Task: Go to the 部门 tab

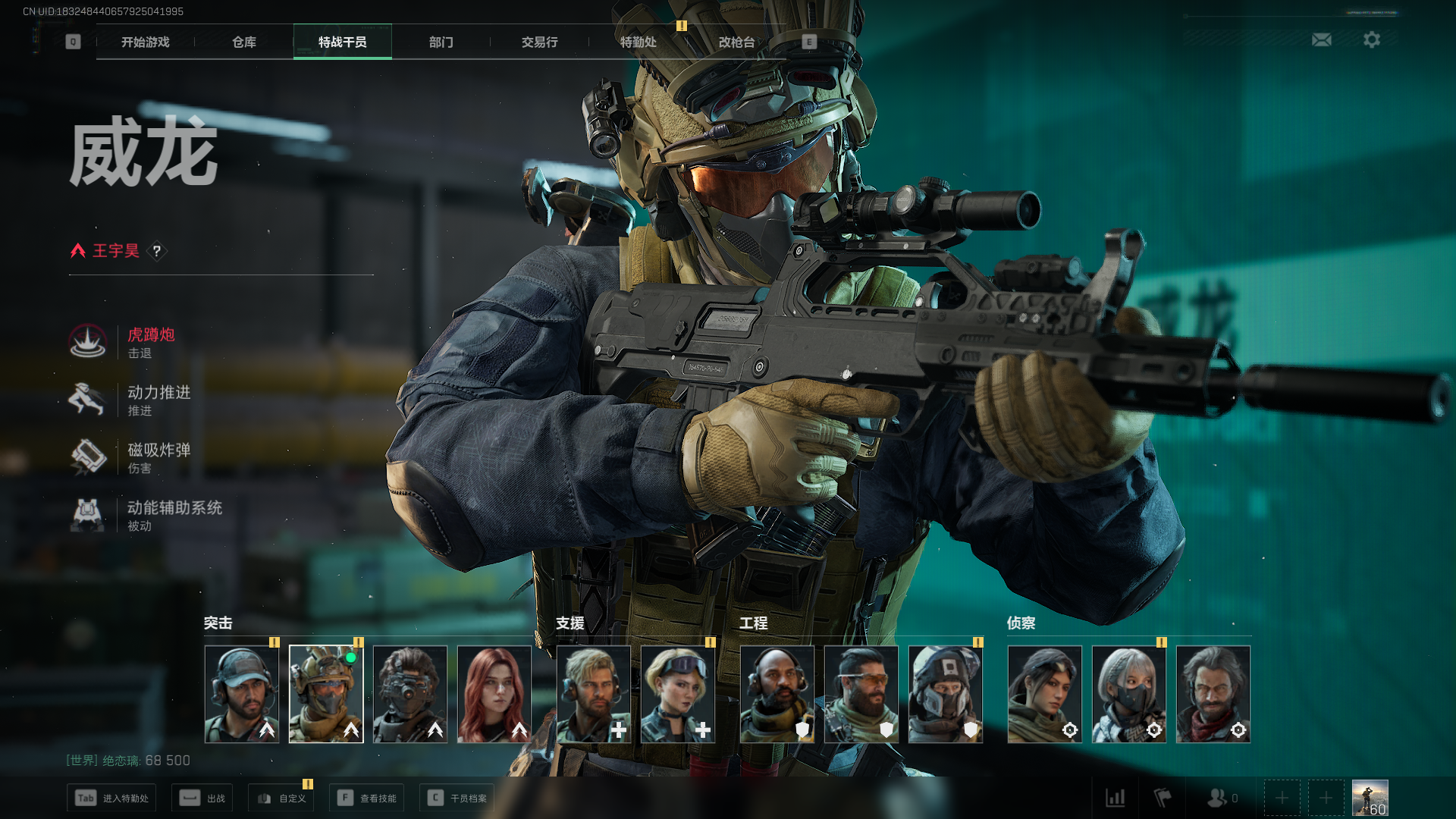Action: pos(441,42)
